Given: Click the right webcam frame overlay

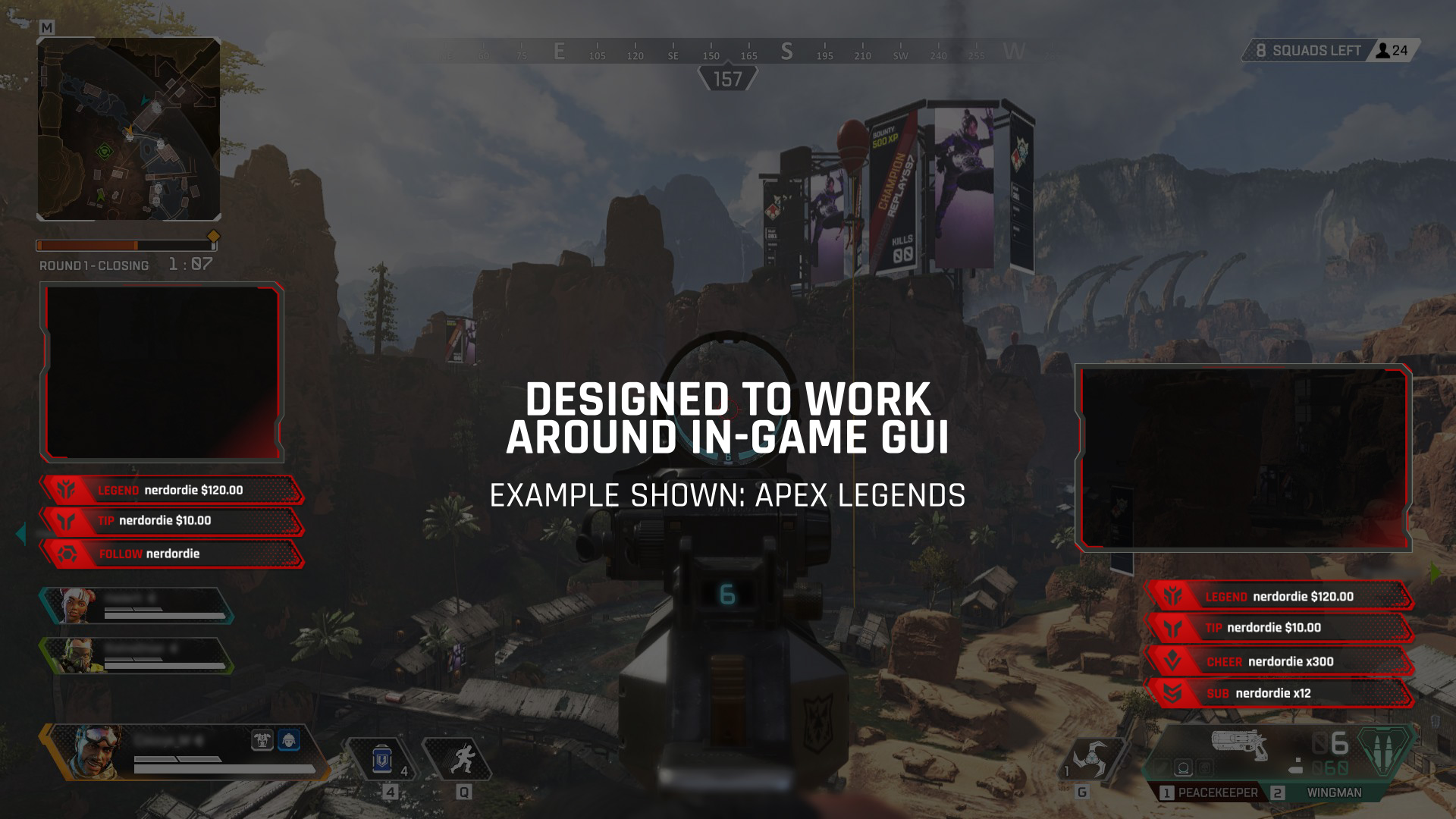Looking at the screenshot, I should (1244, 457).
